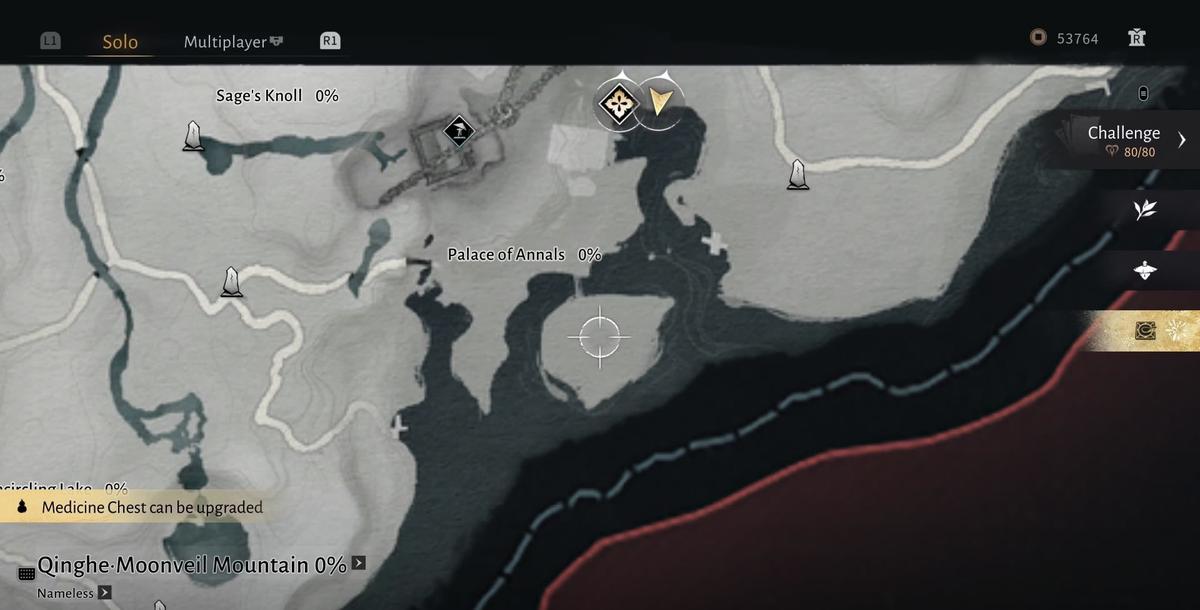Click the stone marker below Sage's Knoll label

click(x=193, y=136)
